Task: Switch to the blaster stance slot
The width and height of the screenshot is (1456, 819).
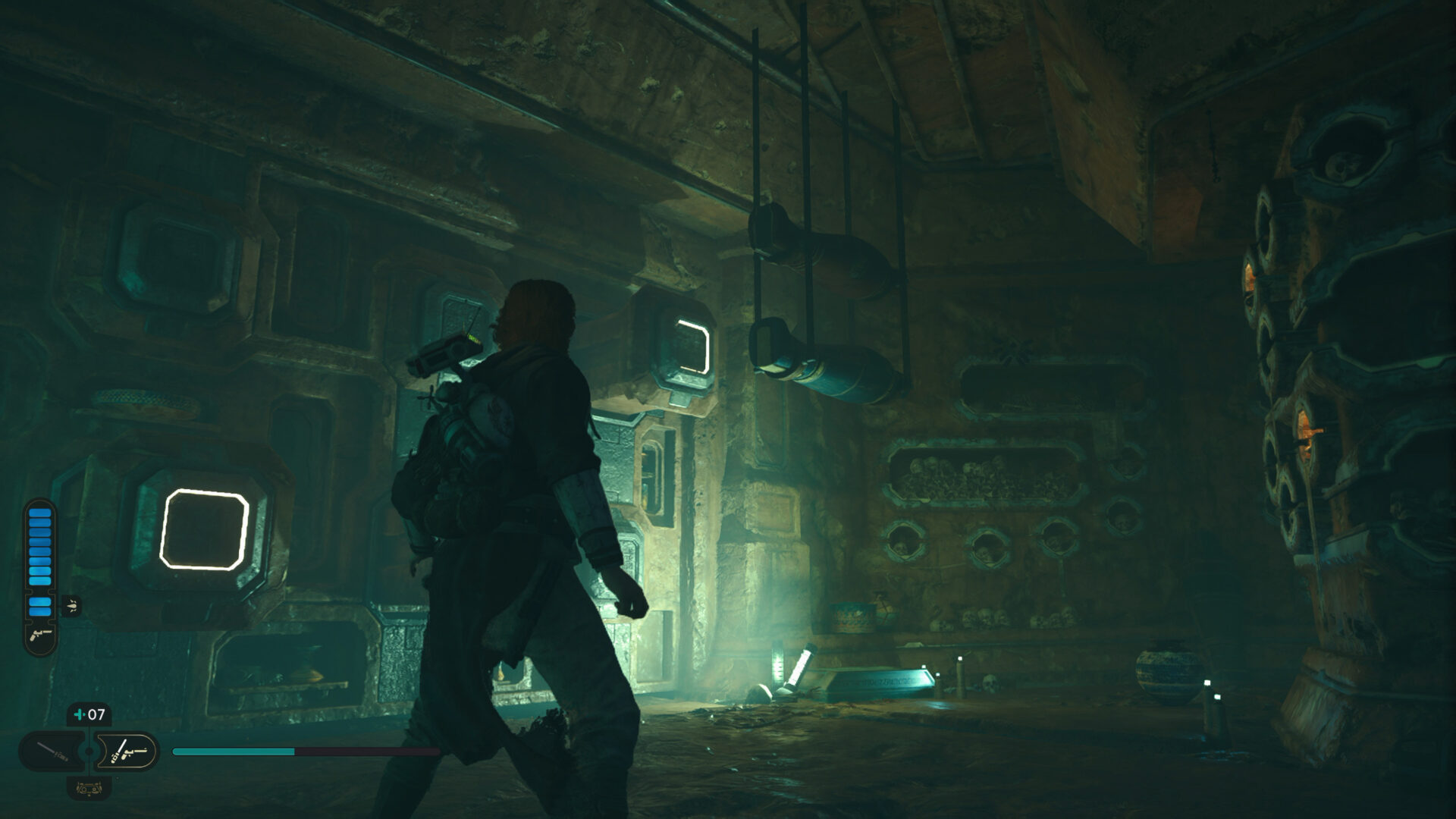Action: point(126,752)
